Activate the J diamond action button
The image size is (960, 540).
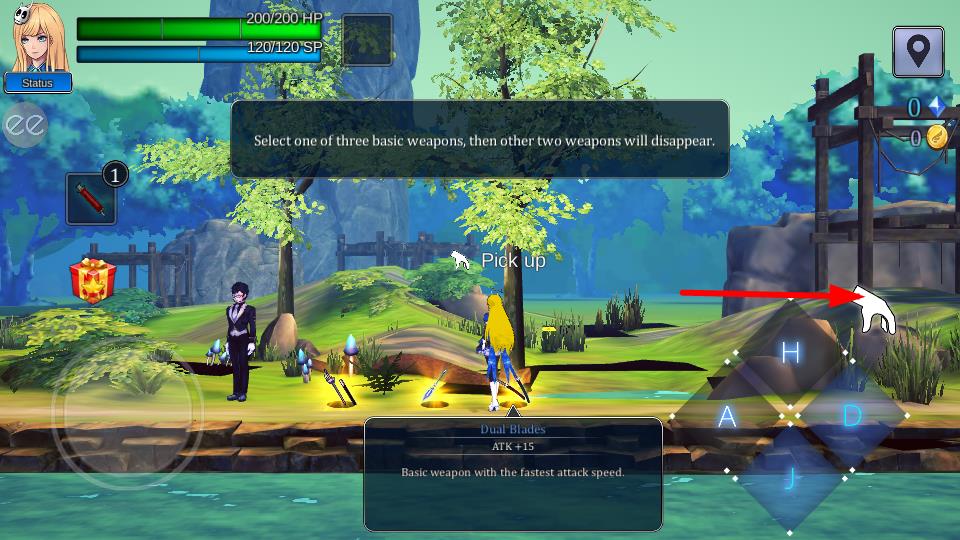pyautogui.click(x=790, y=478)
